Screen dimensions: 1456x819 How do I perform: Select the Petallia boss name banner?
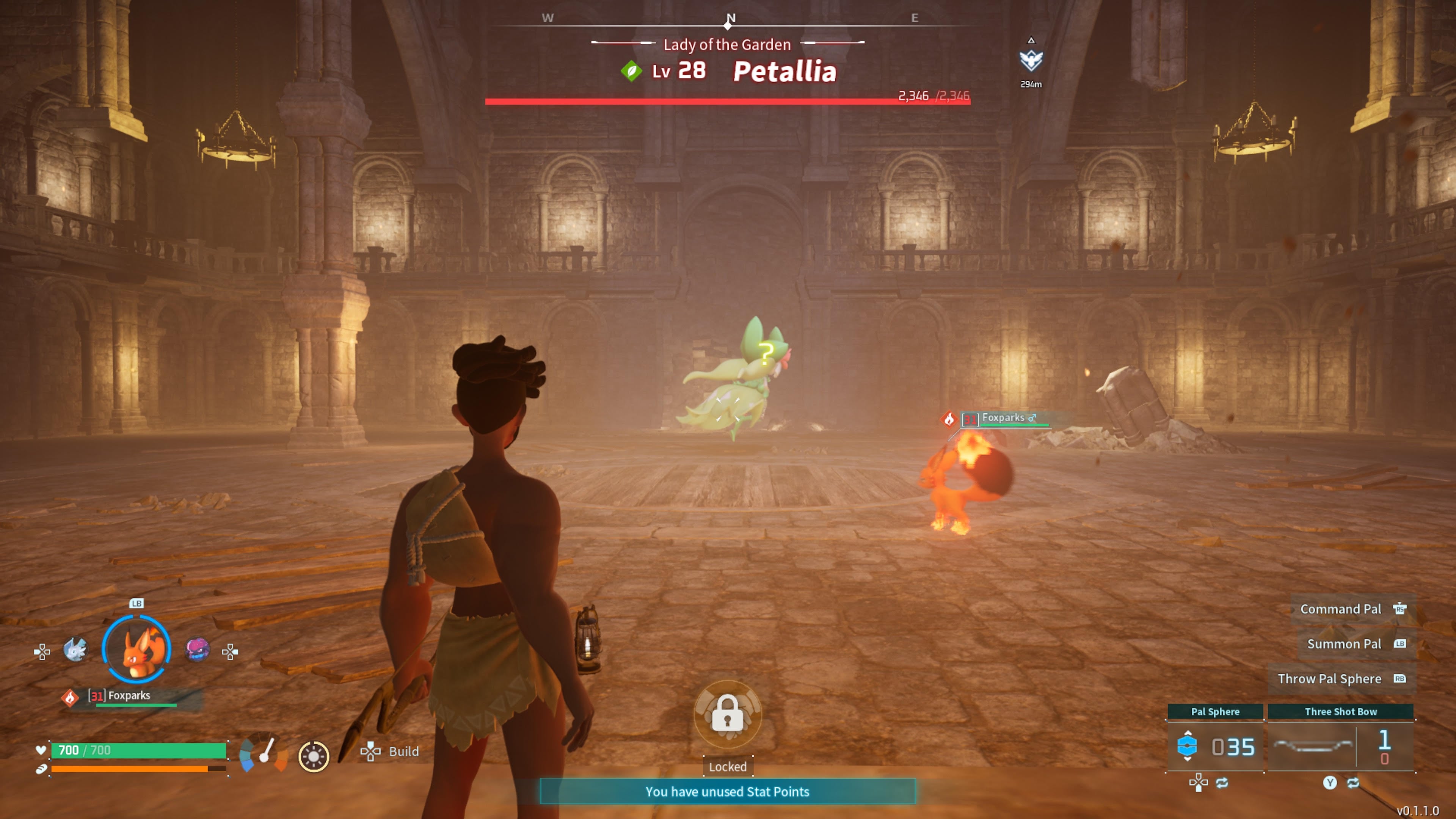(x=784, y=72)
